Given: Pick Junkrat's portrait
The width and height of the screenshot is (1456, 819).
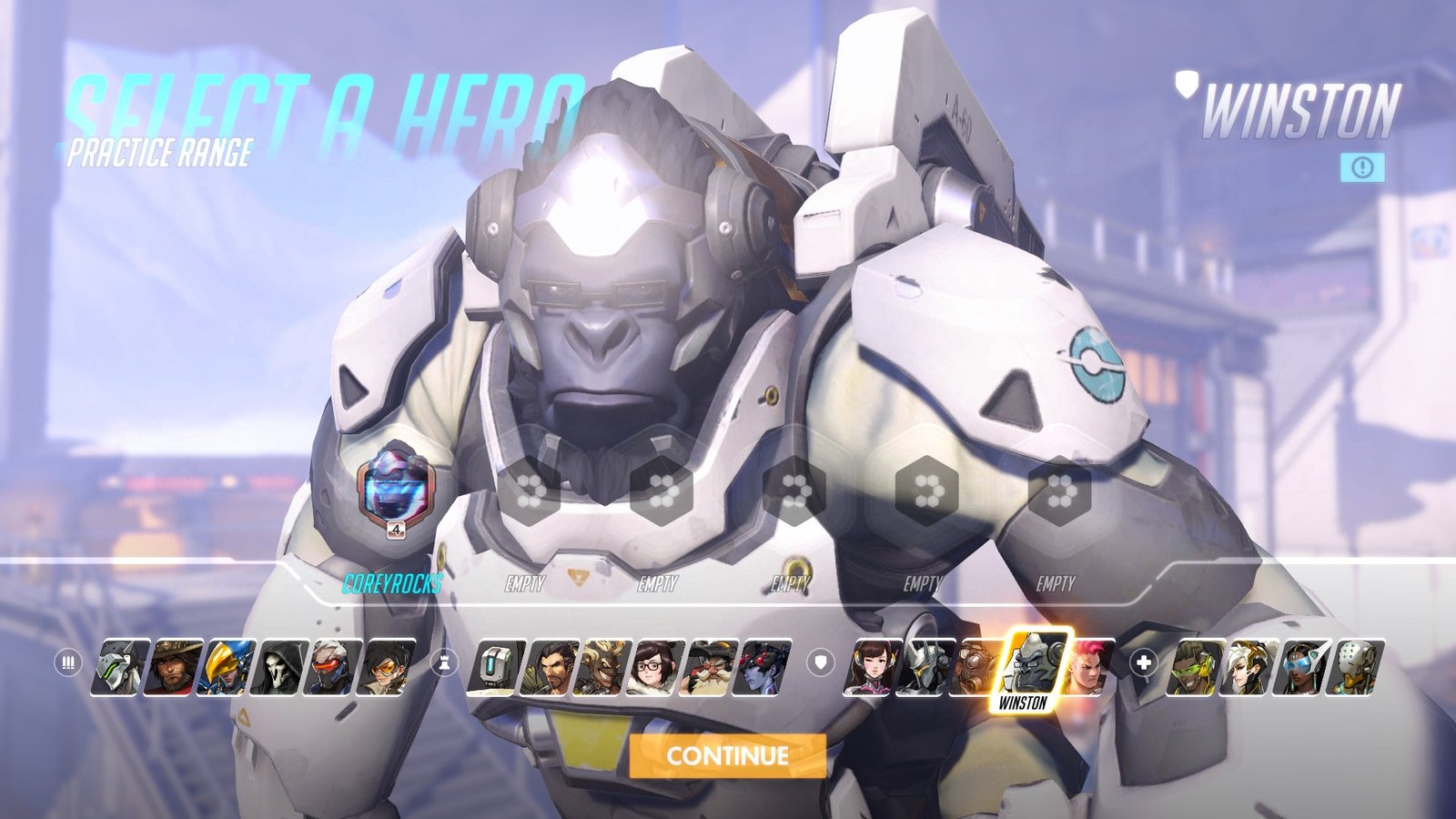Looking at the screenshot, I should 603,668.
